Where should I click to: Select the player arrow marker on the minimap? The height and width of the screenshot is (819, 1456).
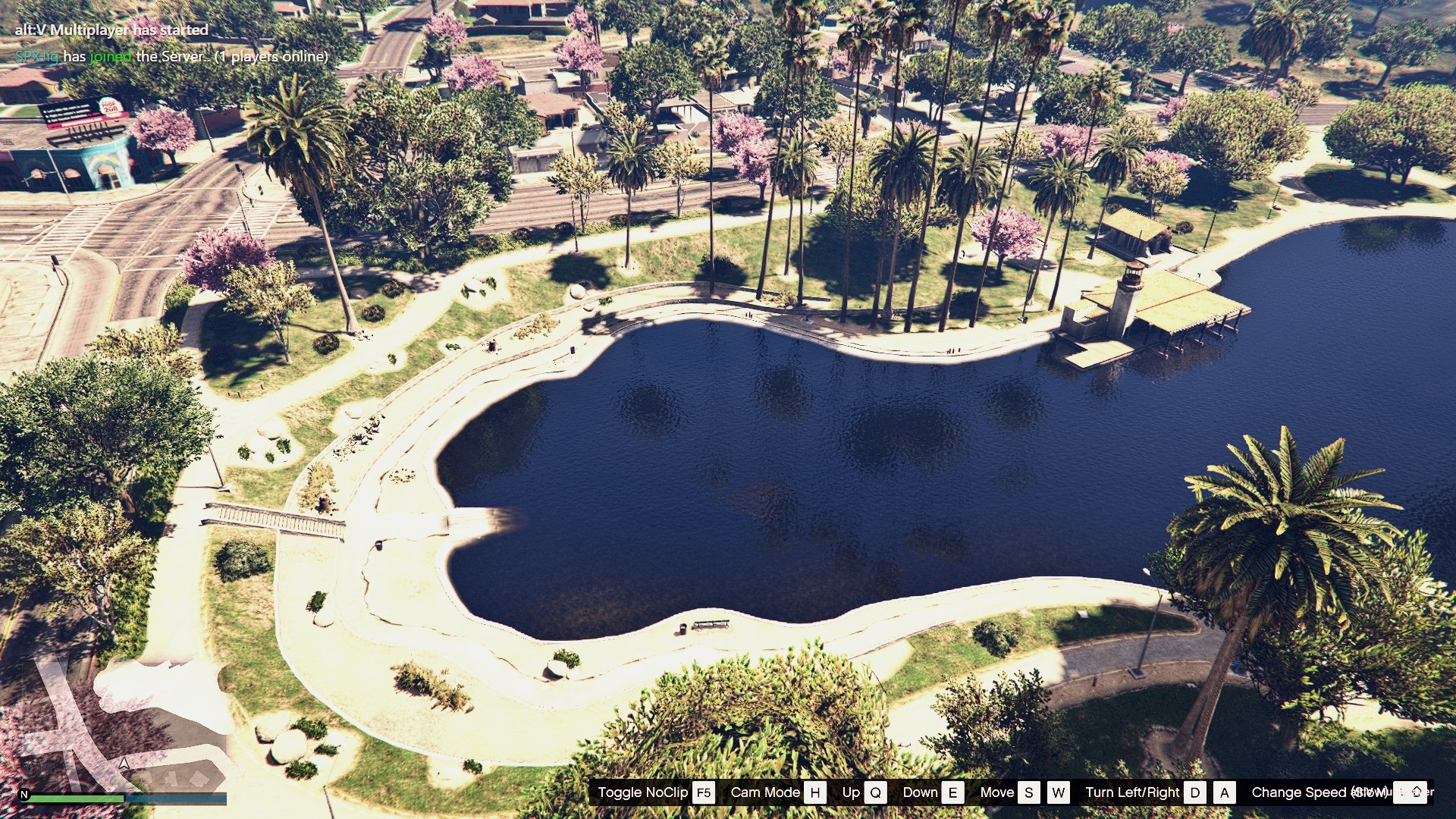[x=124, y=763]
